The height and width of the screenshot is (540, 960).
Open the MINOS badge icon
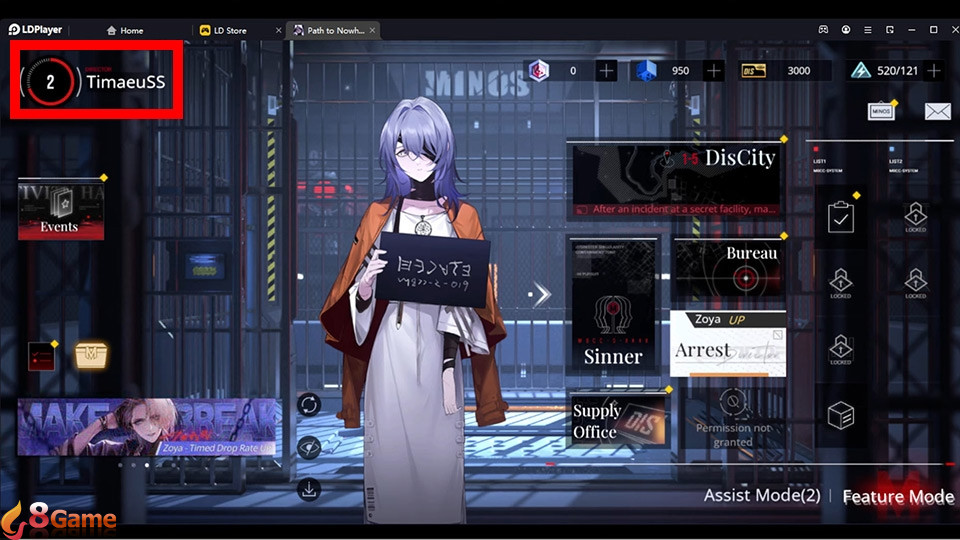(880, 111)
